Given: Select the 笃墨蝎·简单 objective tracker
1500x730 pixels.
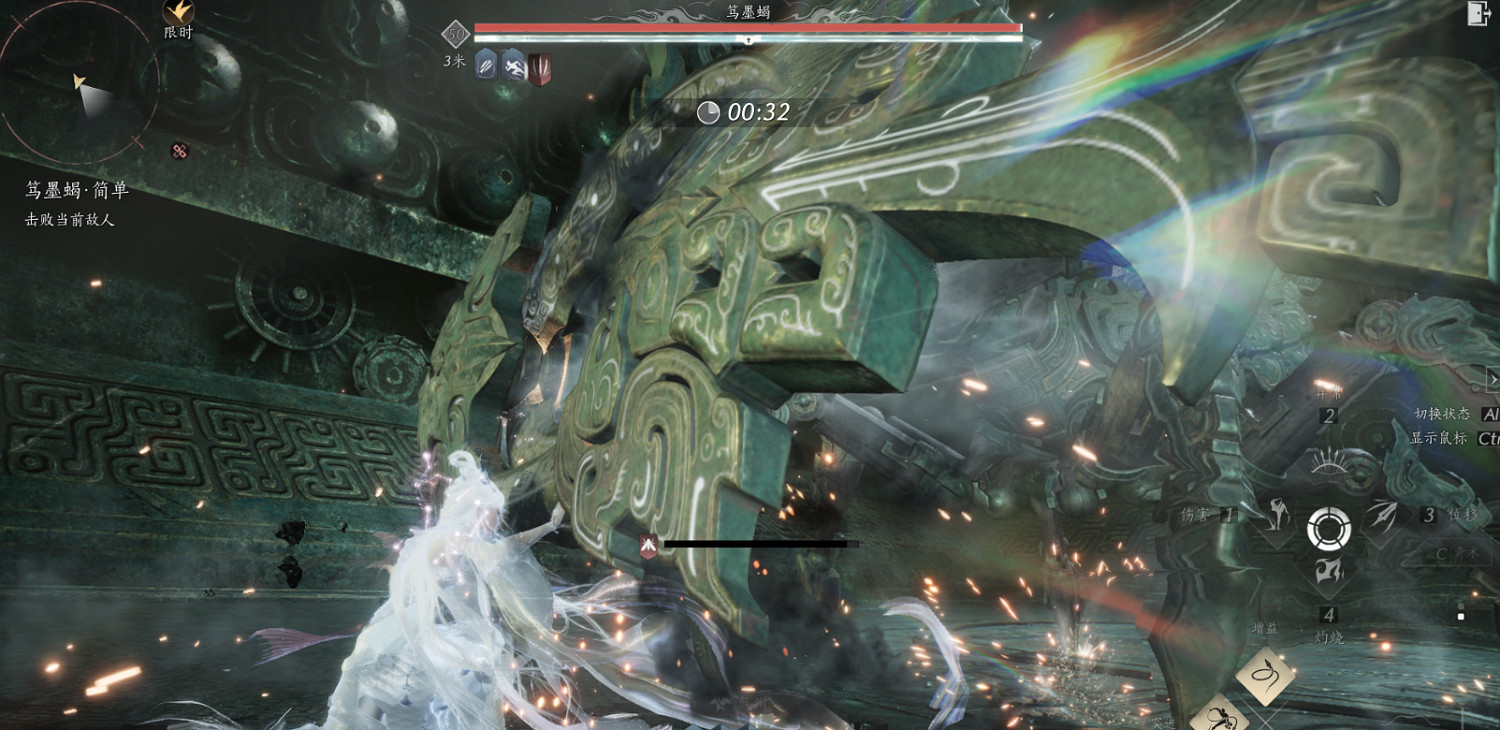Looking at the screenshot, I should pyautogui.click(x=77, y=190).
